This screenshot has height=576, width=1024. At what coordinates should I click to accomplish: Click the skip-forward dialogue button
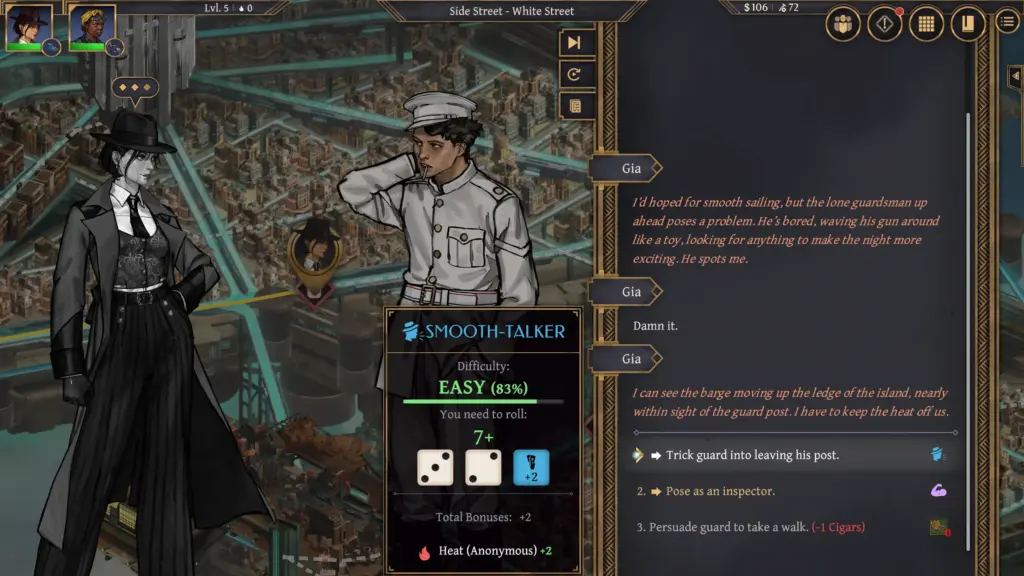click(575, 42)
